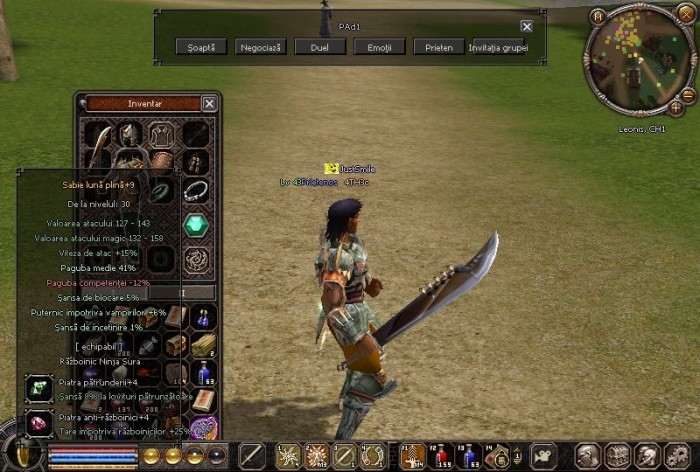Send a group invite with Invitația grupei
The height and width of the screenshot is (472, 700).
coord(497,47)
